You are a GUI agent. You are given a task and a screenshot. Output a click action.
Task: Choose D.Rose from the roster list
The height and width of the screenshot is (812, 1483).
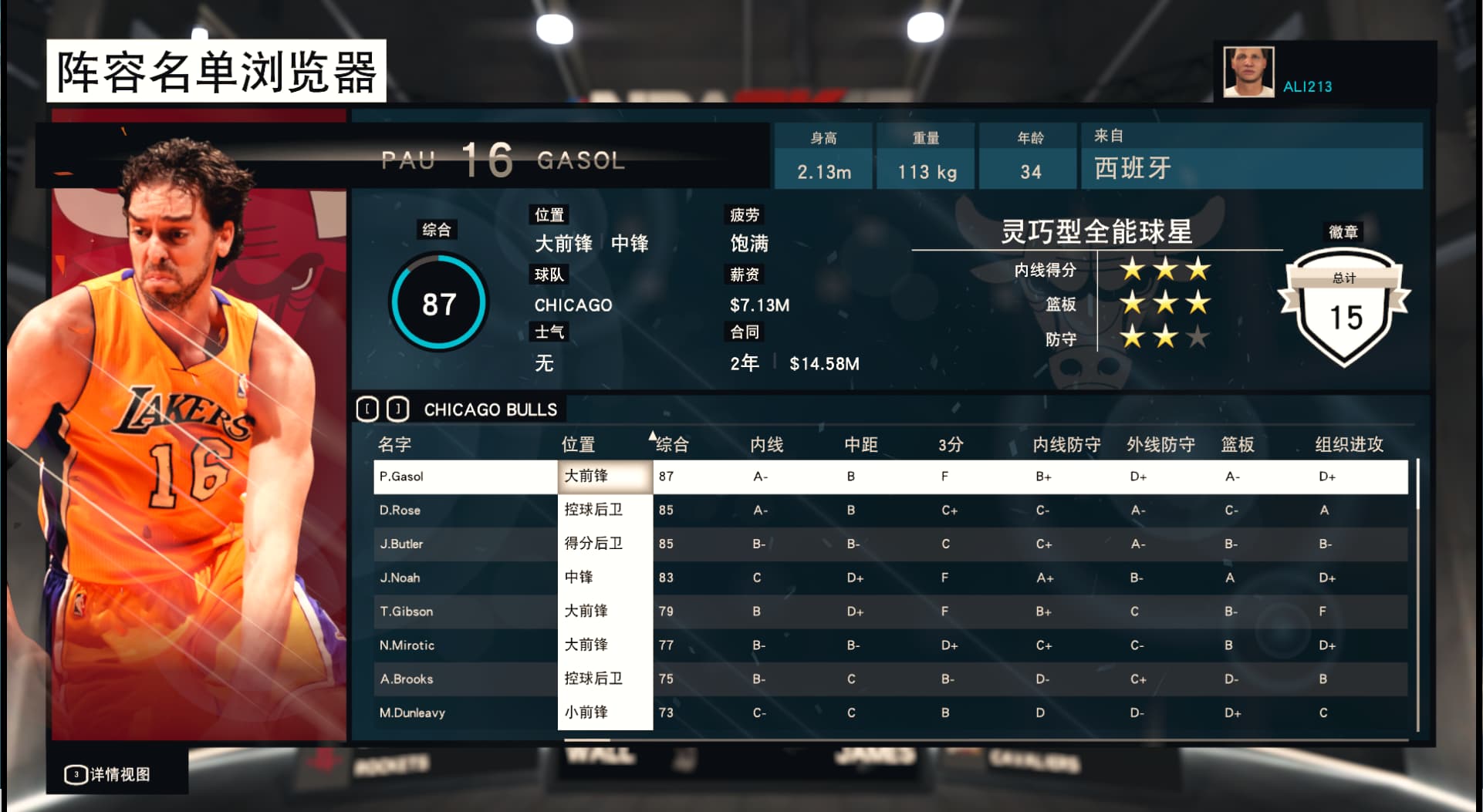point(400,510)
